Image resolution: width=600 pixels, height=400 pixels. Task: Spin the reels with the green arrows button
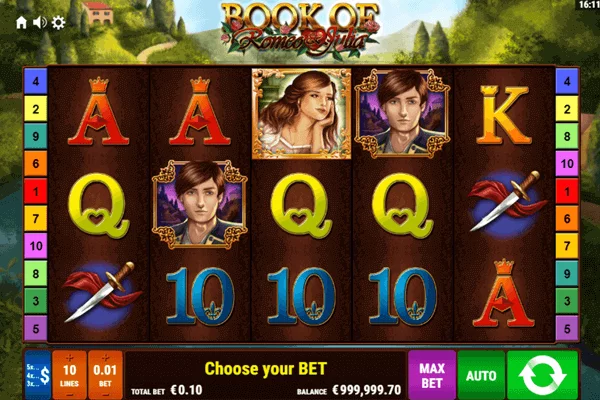click(541, 375)
